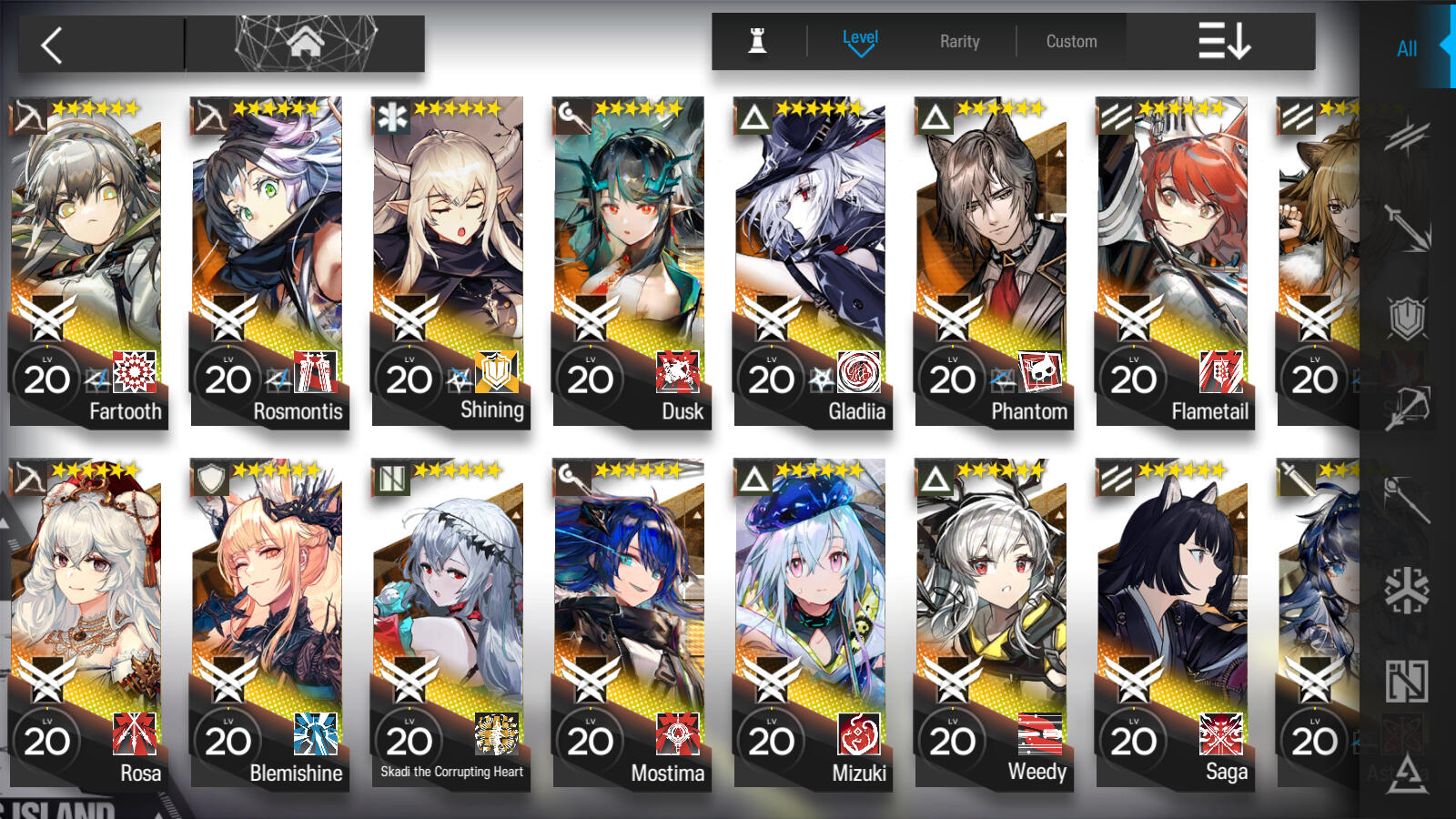Image resolution: width=1456 pixels, height=819 pixels.
Task: Open the Dusk operator card
Action: (x=631, y=261)
